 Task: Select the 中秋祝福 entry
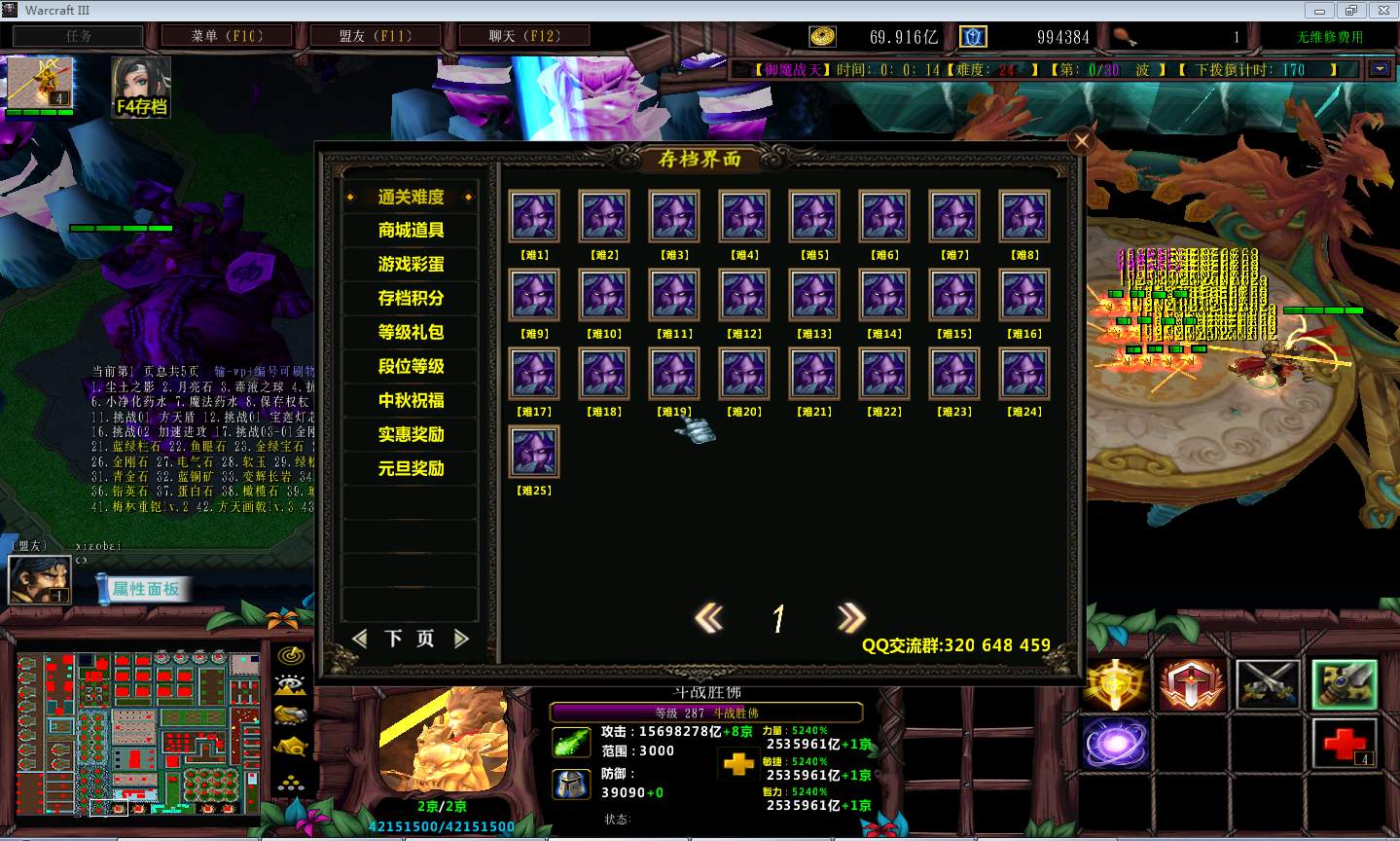click(411, 400)
